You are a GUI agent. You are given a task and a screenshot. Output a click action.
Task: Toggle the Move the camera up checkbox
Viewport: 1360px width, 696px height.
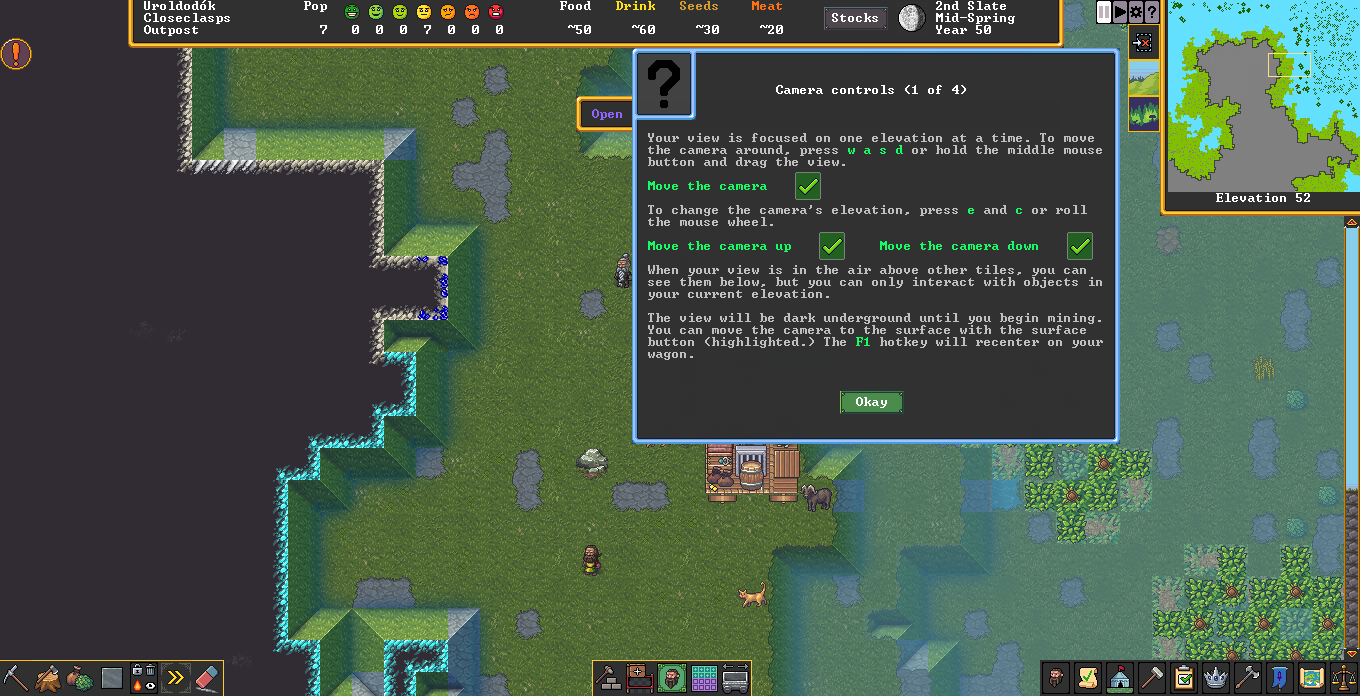(x=832, y=246)
